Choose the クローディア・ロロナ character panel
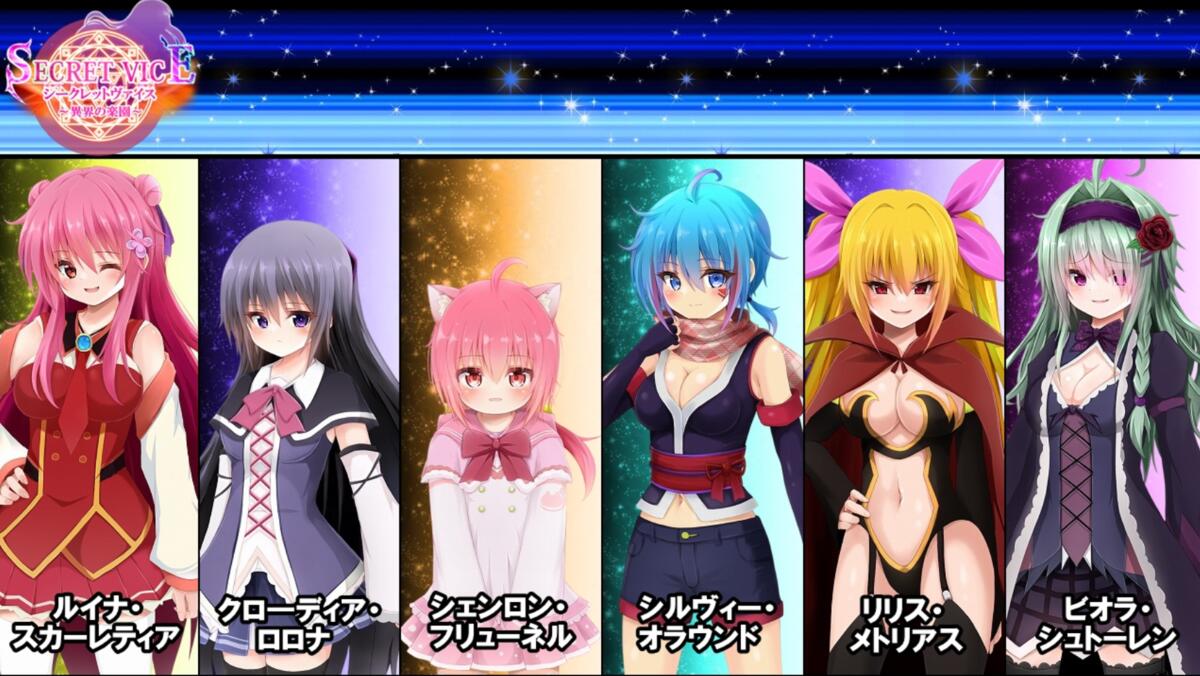Viewport: 1200px width, 676px height. click(299, 415)
